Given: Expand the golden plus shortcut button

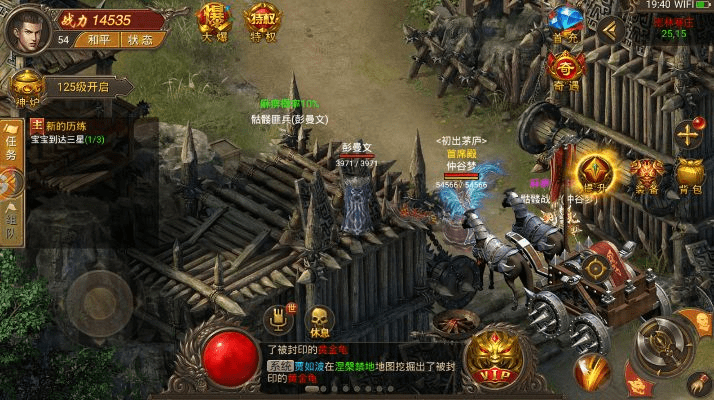Looking at the screenshot, I should 690,133.
